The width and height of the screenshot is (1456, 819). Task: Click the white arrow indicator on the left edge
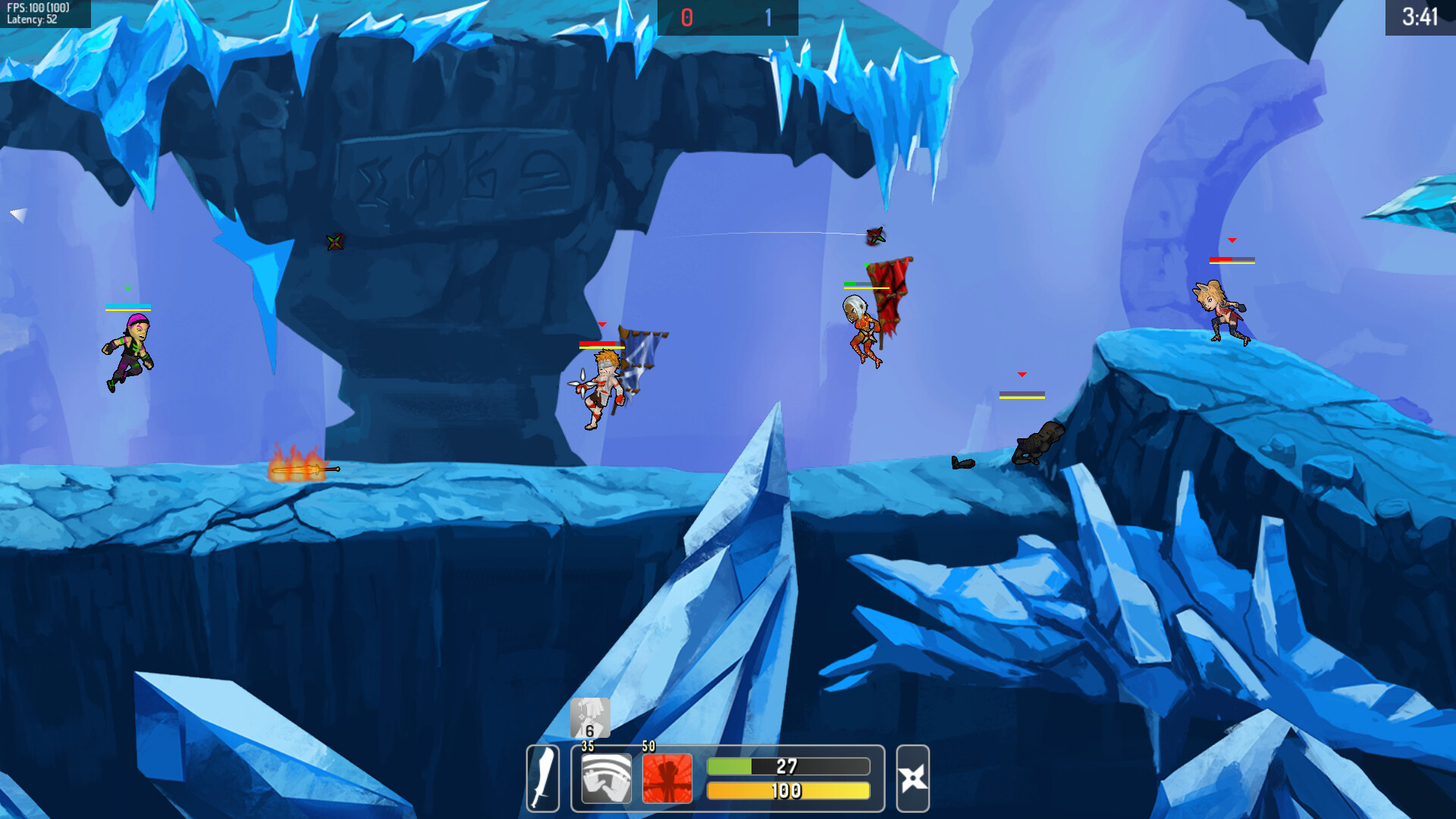point(18,215)
